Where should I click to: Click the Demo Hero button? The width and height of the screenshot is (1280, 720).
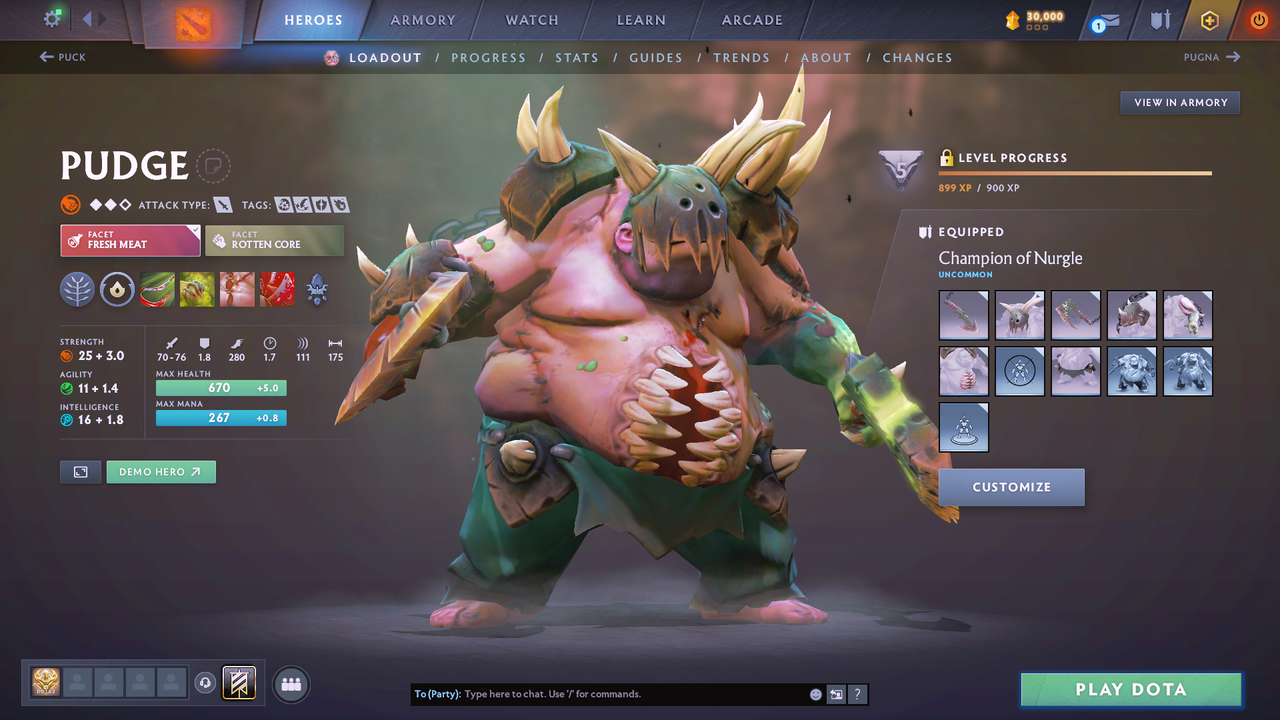(161, 471)
